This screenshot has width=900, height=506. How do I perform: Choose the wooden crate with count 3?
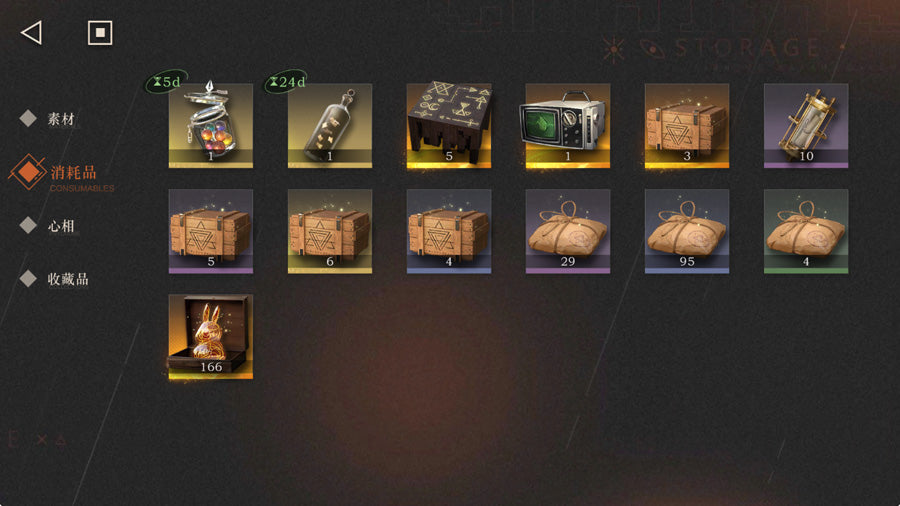point(687,125)
